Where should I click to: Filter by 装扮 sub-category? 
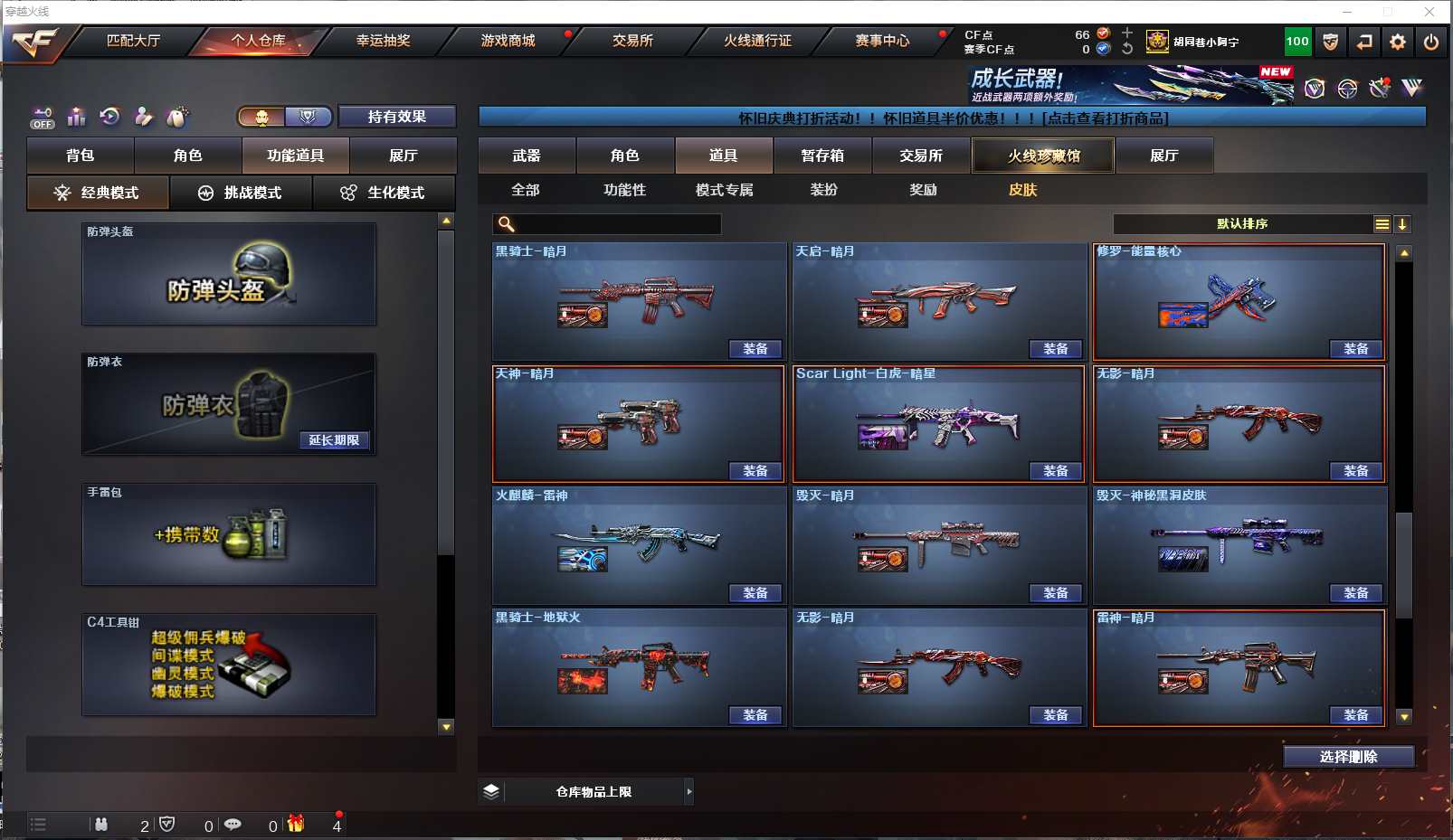coord(823,190)
